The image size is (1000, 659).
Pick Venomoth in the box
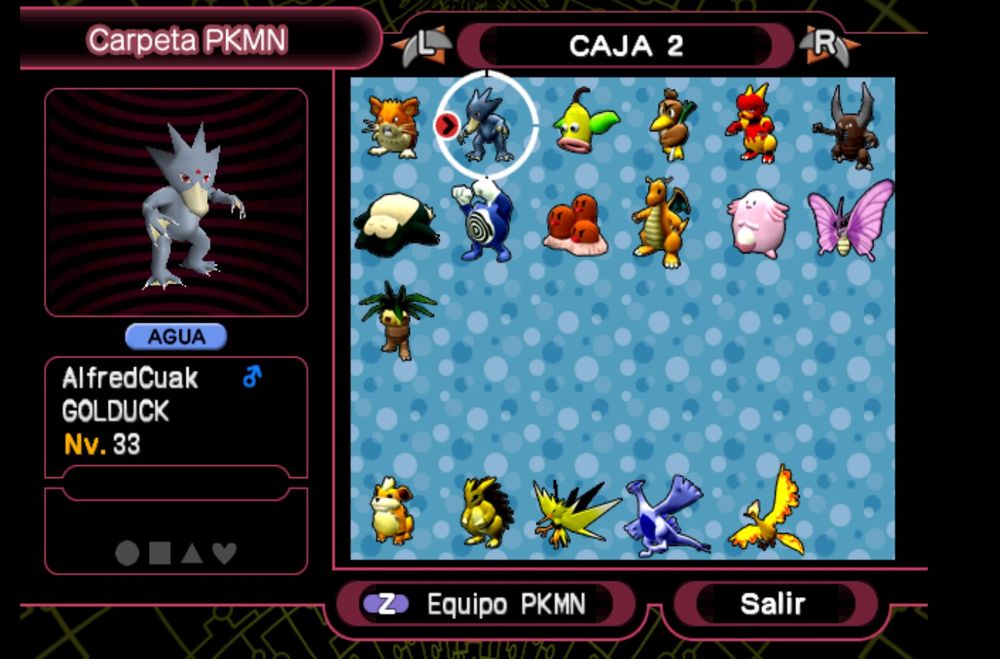click(x=849, y=219)
